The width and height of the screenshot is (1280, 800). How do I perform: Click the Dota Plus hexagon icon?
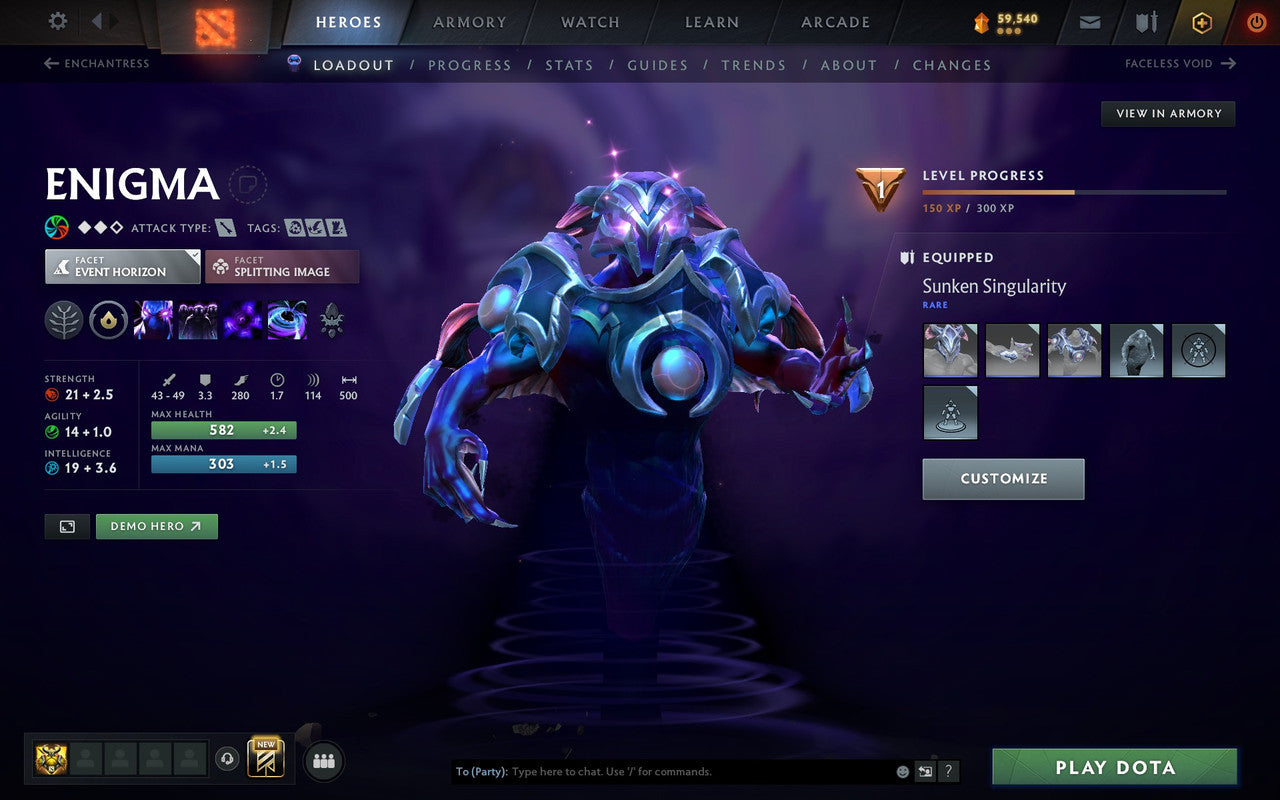tap(1202, 21)
